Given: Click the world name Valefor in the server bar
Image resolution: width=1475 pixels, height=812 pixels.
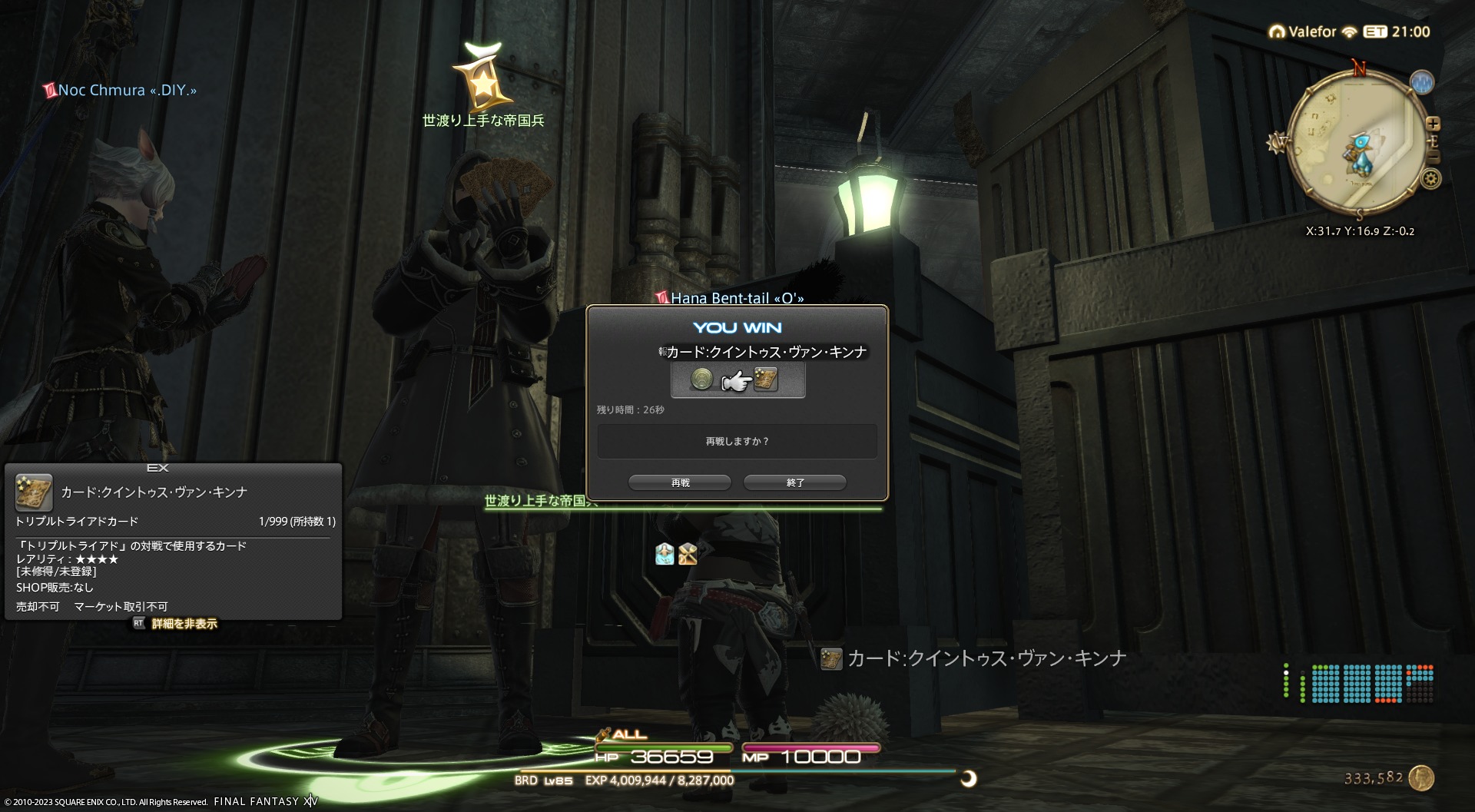Looking at the screenshot, I should [1312, 32].
